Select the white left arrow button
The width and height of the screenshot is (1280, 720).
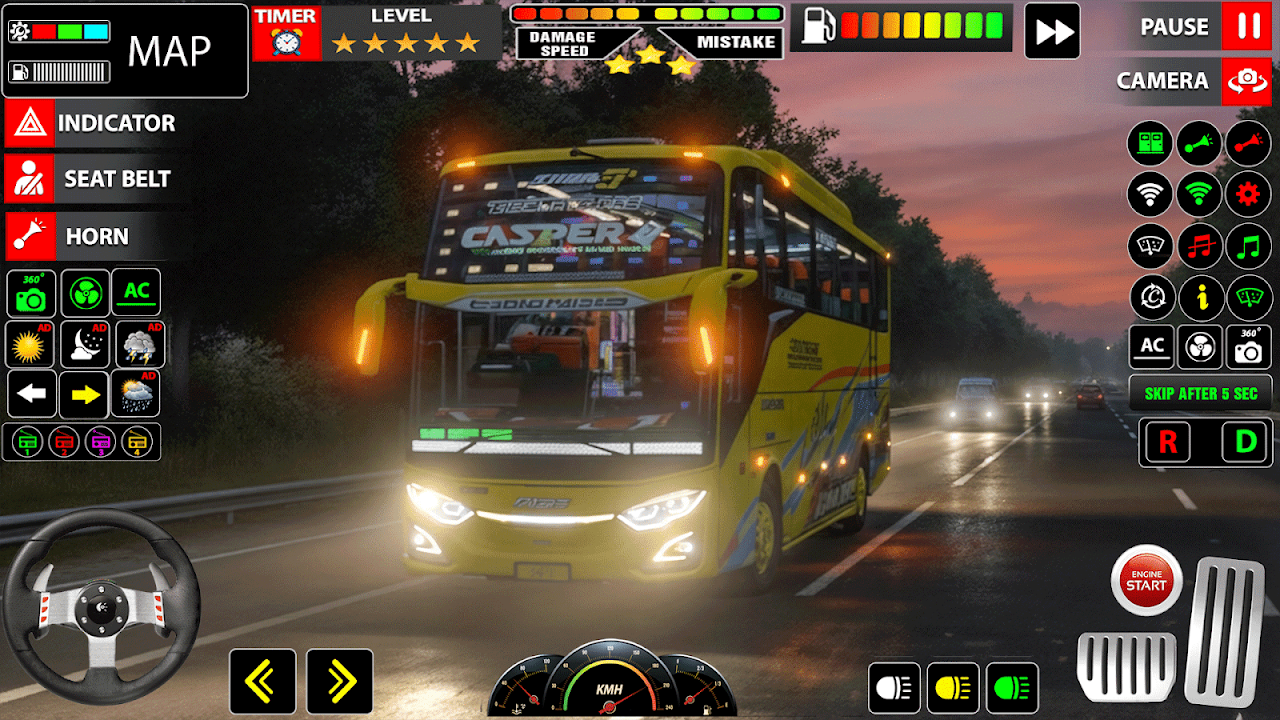click(32, 394)
